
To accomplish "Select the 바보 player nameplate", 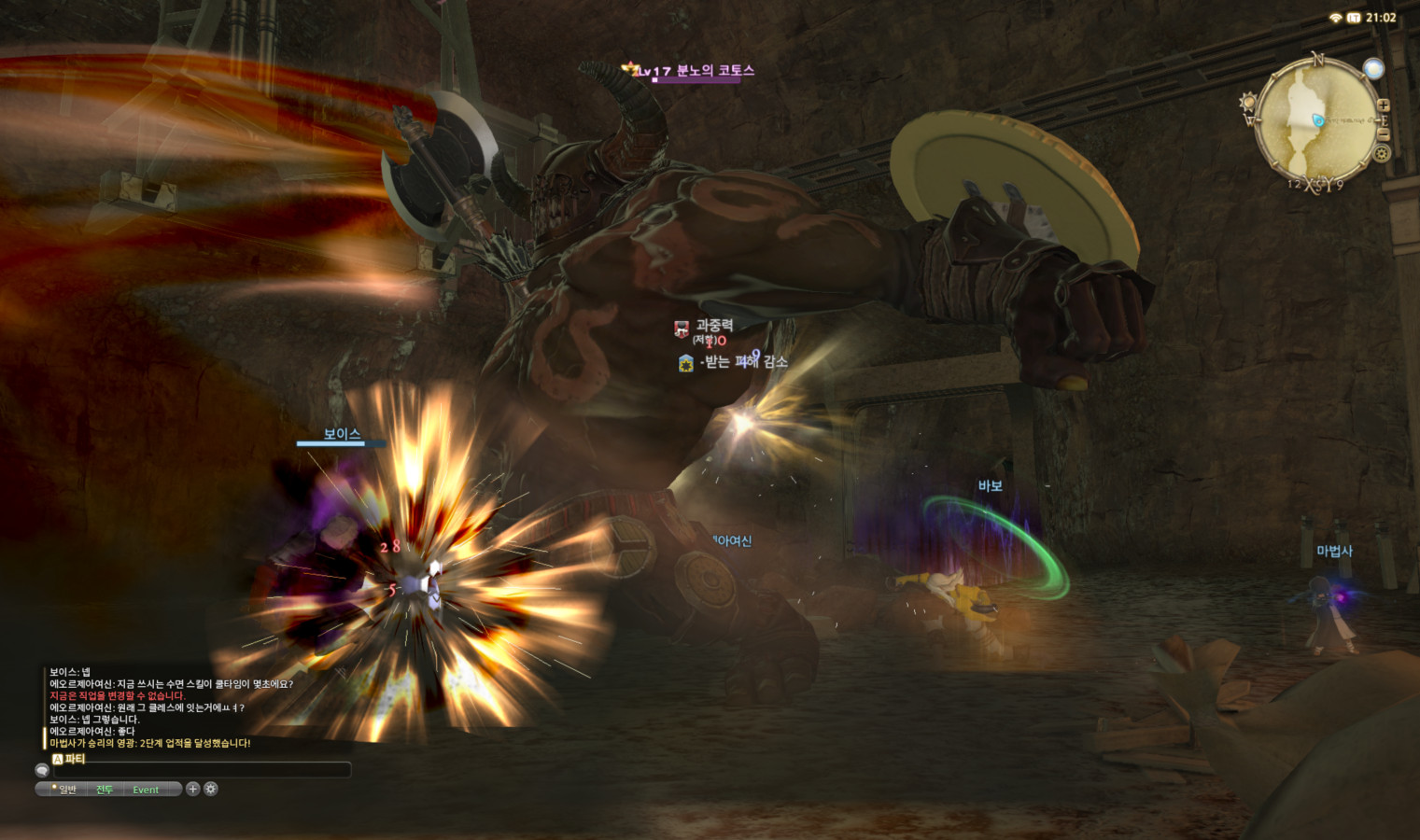I will pos(990,486).
